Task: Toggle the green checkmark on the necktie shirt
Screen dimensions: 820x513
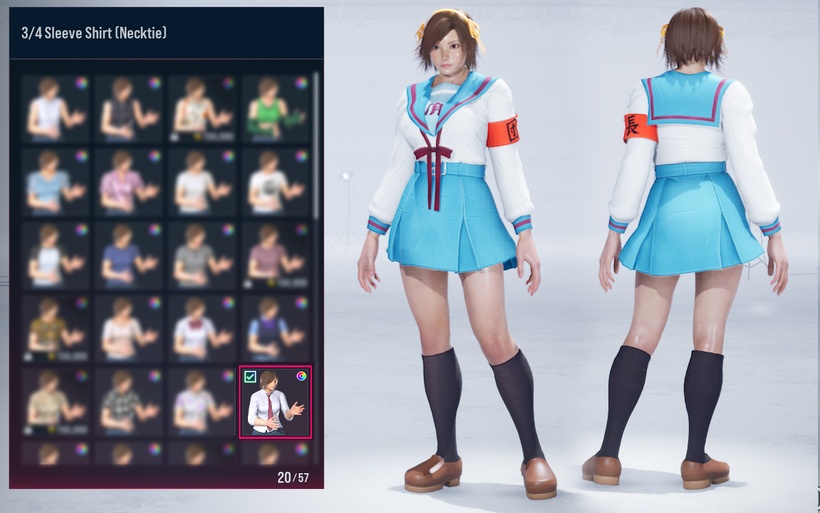Action: [250, 377]
